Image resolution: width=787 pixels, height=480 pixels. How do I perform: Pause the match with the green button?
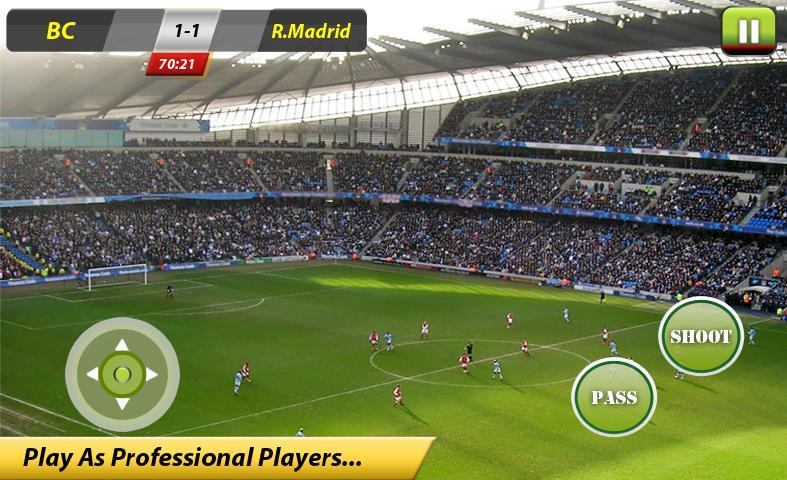pos(748,30)
